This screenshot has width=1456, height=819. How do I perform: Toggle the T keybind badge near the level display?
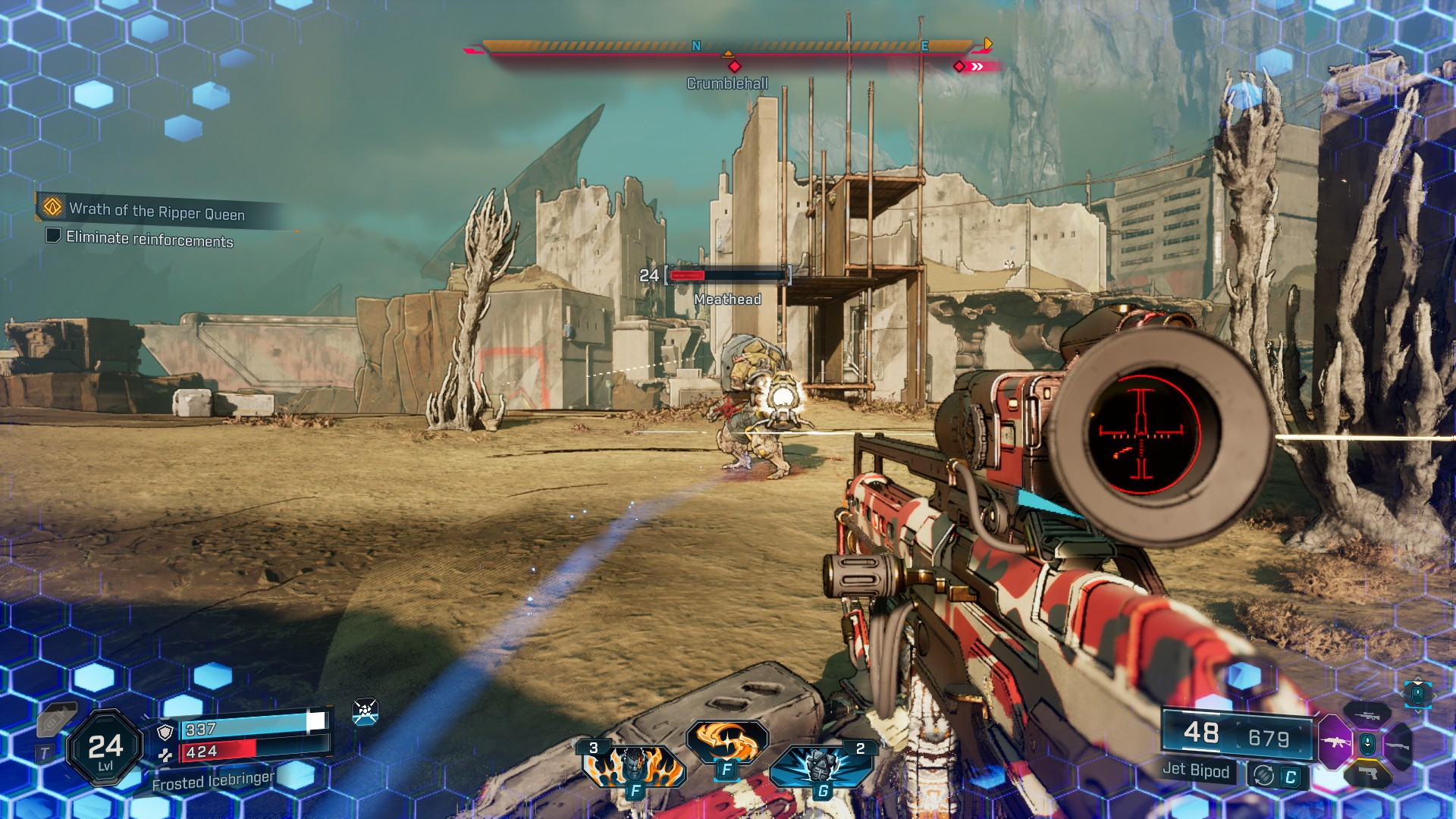(44, 752)
